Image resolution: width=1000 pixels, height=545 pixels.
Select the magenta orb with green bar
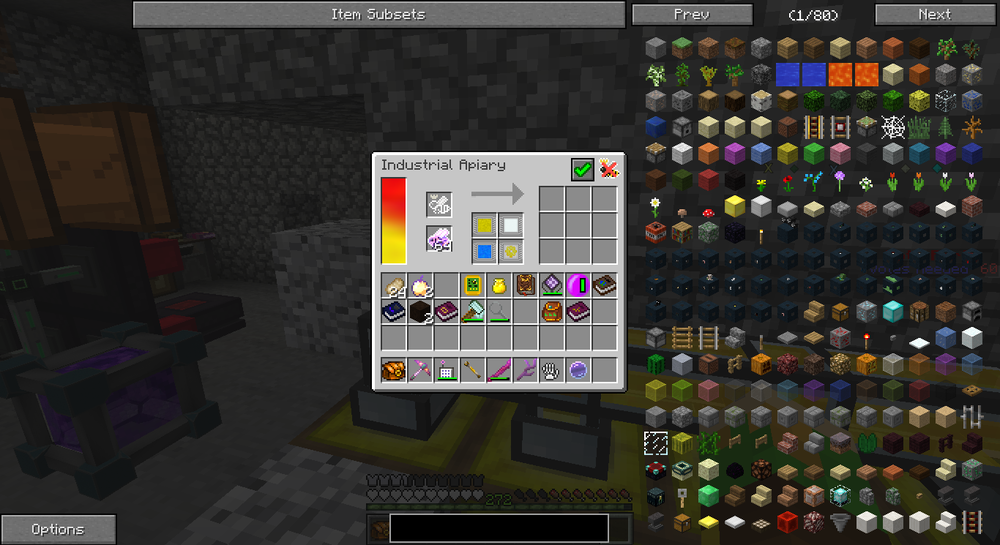coord(578,286)
